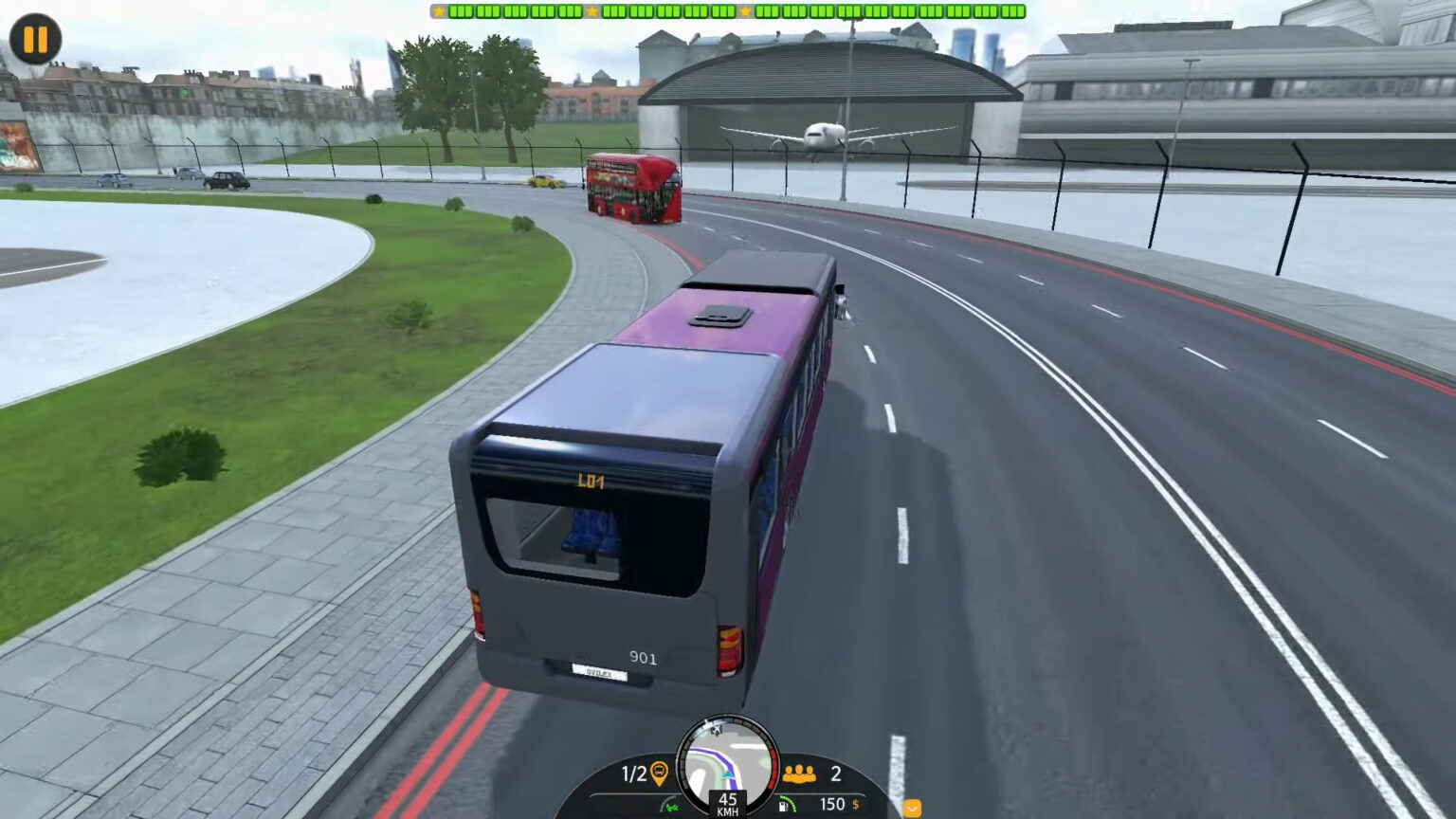This screenshot has height=819, width=1456.
Task: Expand the hidden controls via the orange chevron
Action: (x=912, y=807)
